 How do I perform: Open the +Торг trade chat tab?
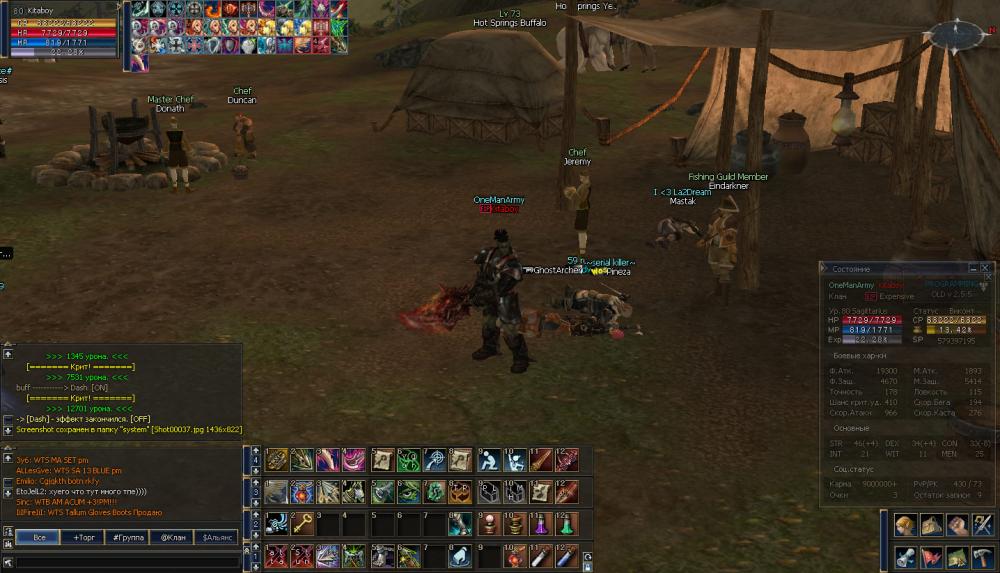click(83, 538)
